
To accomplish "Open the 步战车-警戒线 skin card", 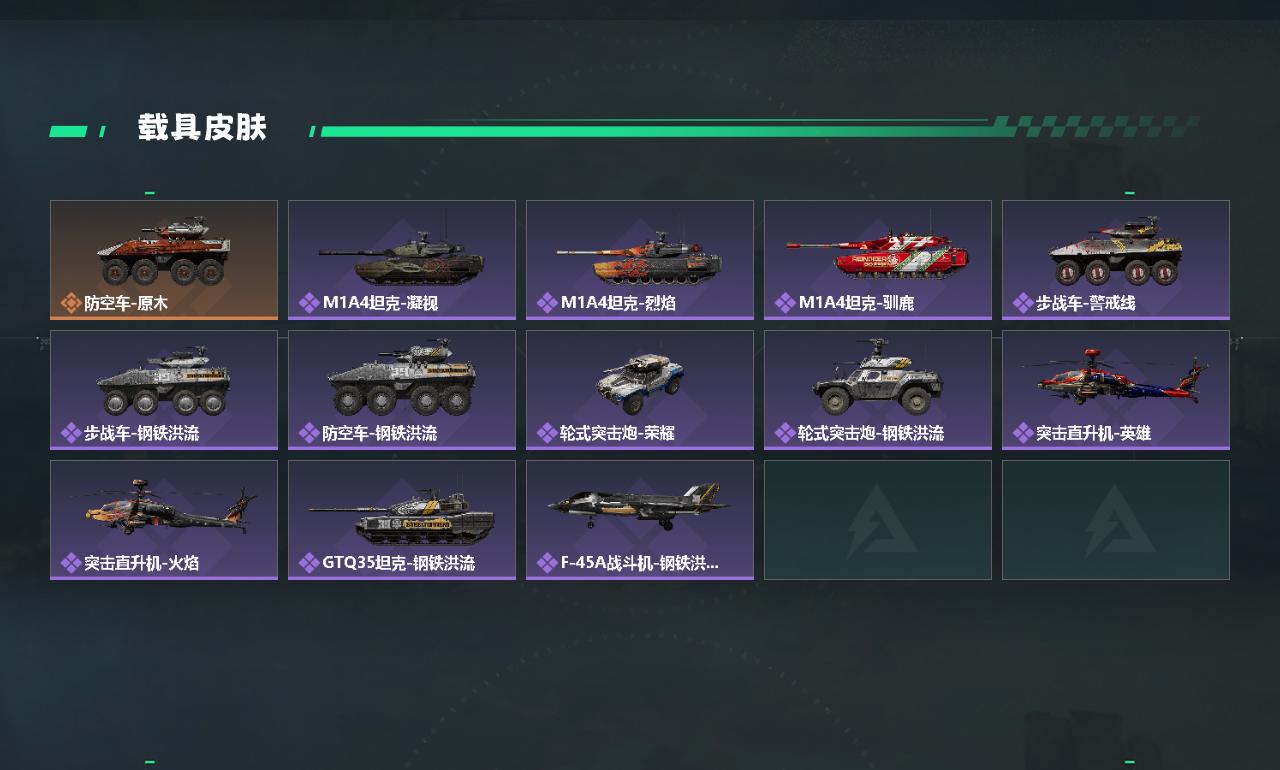I will 1116,259.
